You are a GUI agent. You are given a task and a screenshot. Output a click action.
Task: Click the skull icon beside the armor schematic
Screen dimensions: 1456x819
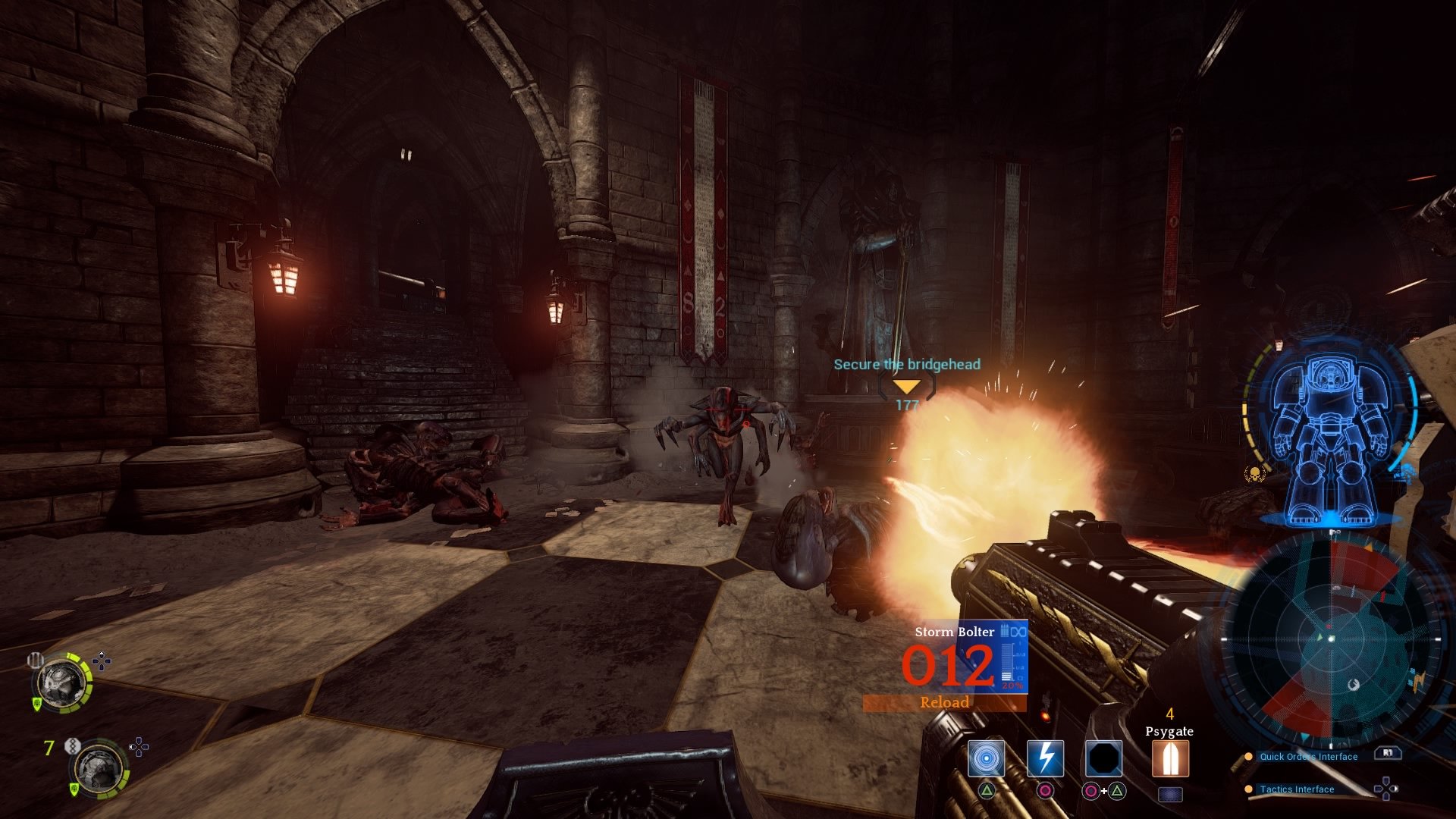pos(1255,472)
